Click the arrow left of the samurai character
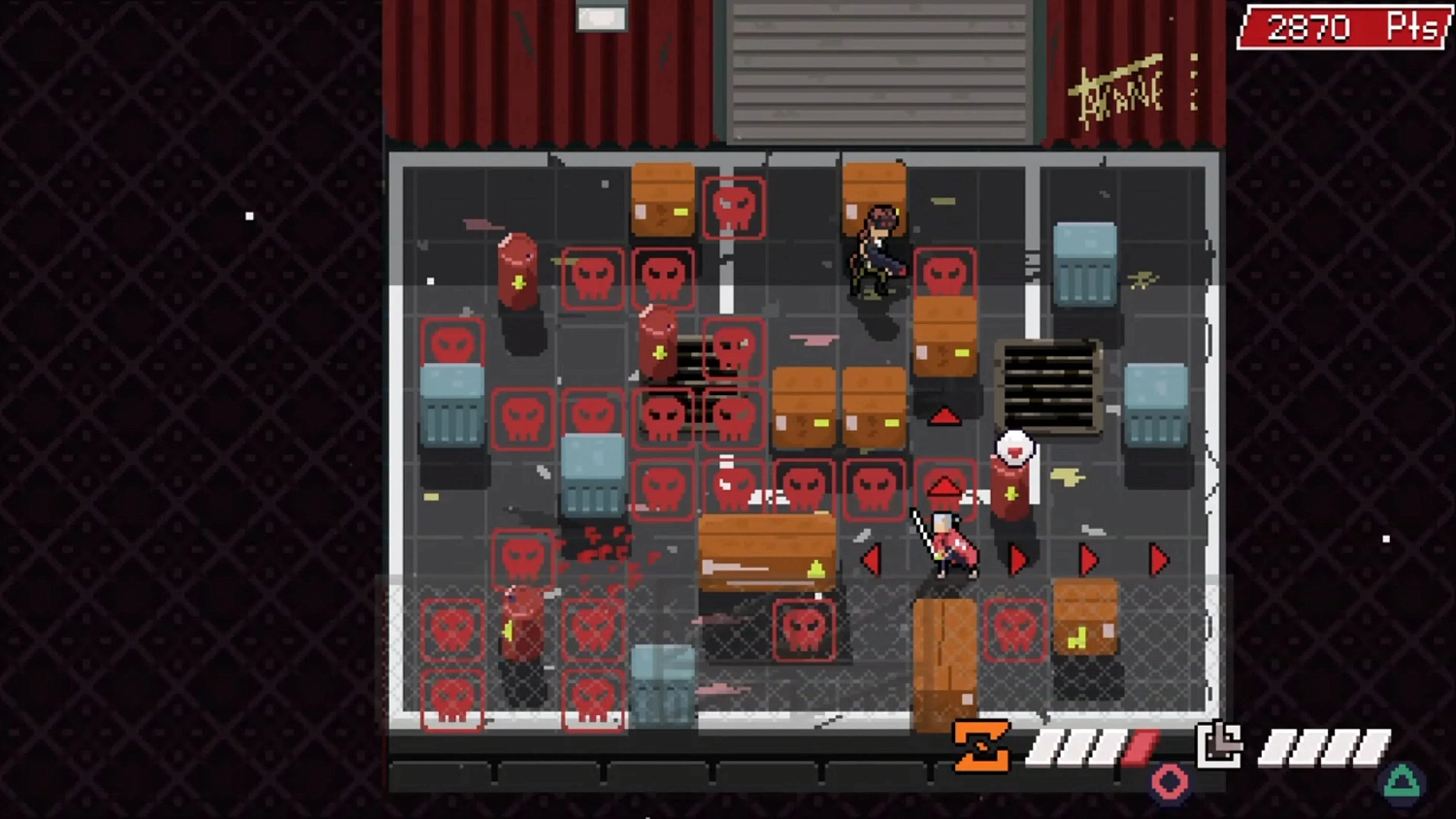 point(872,557)
